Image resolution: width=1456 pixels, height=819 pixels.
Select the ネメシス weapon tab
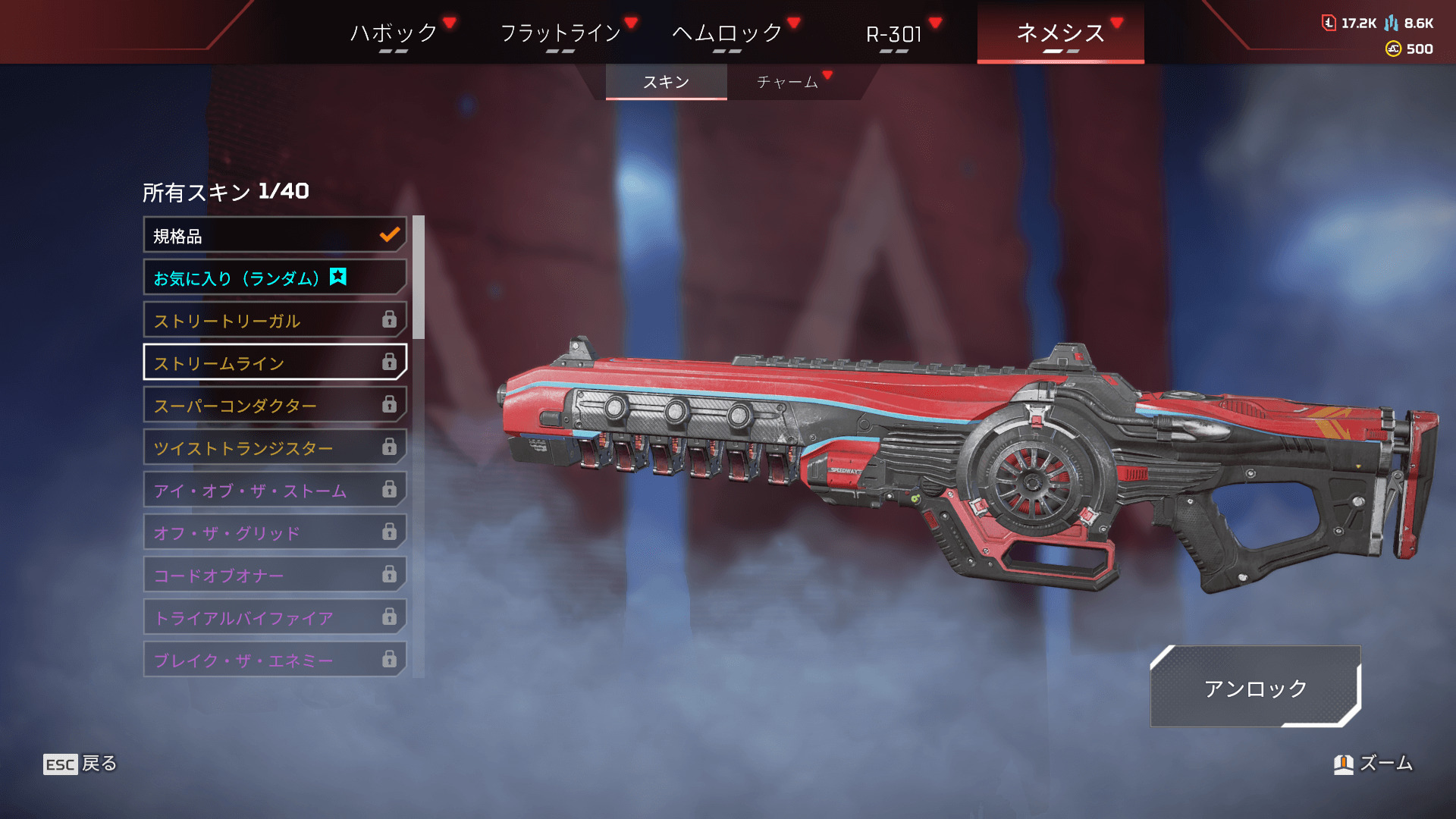click(1060, 33)
